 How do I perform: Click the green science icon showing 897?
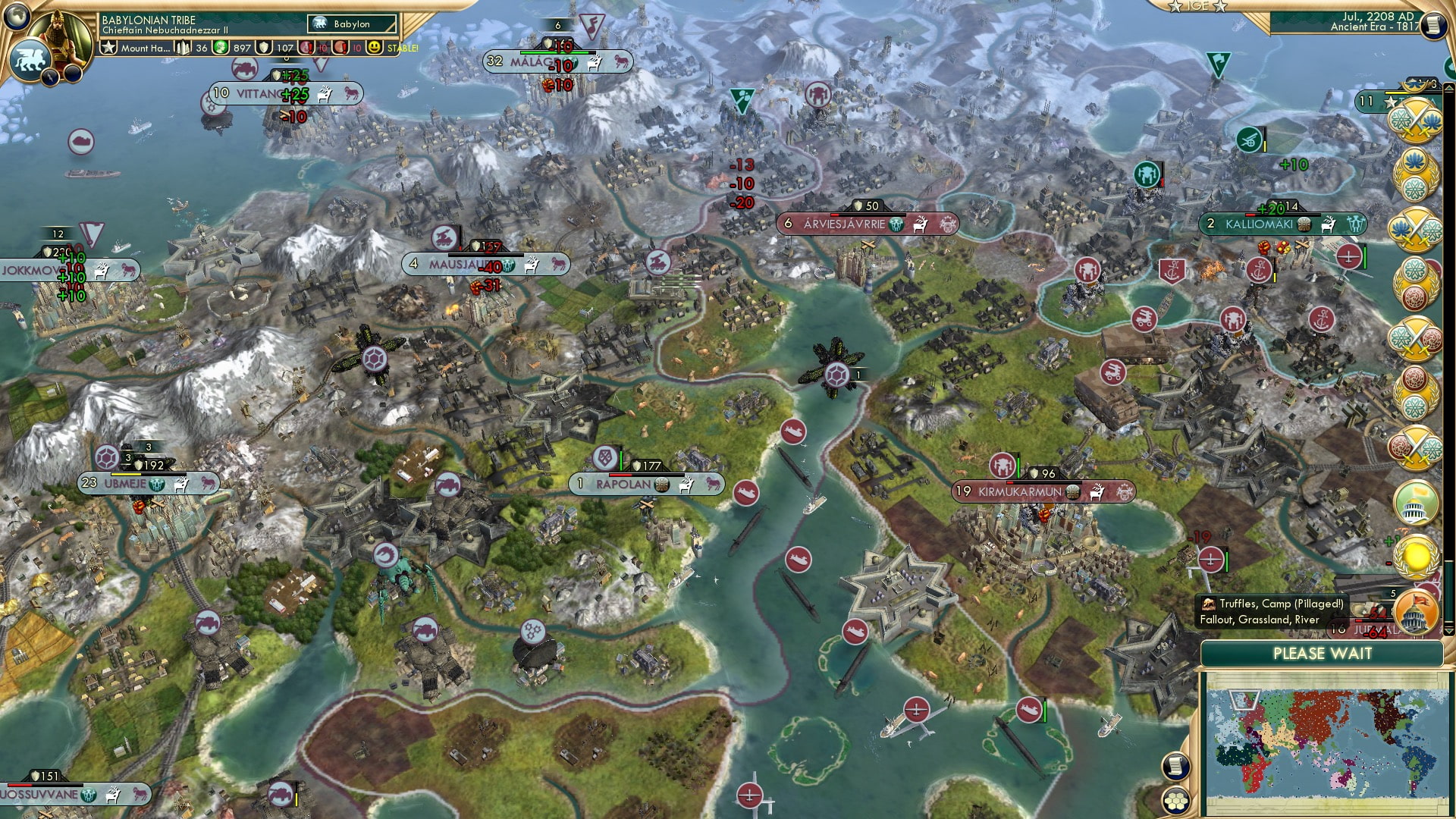click(219, 48)
